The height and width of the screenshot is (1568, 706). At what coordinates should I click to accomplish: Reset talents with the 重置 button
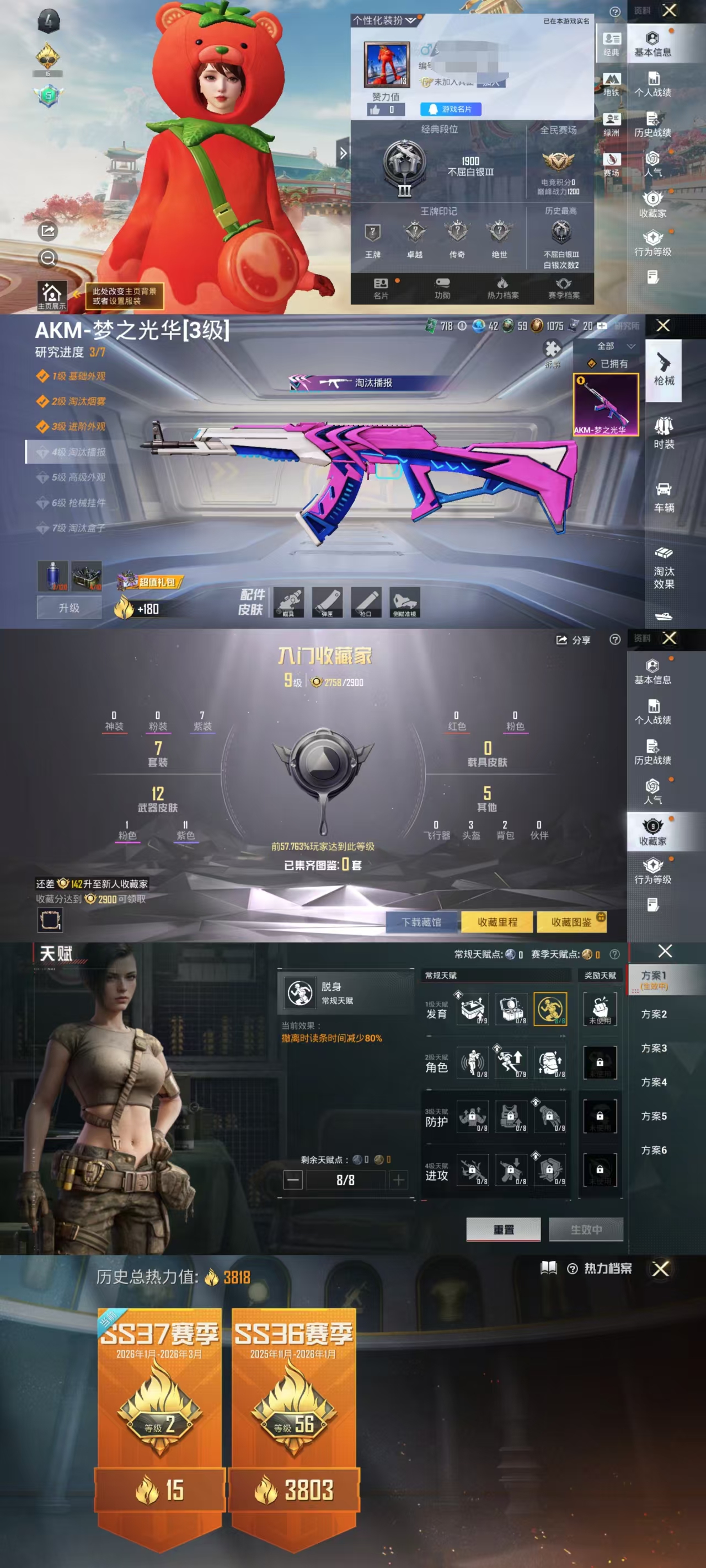(x=503, y=1229)
